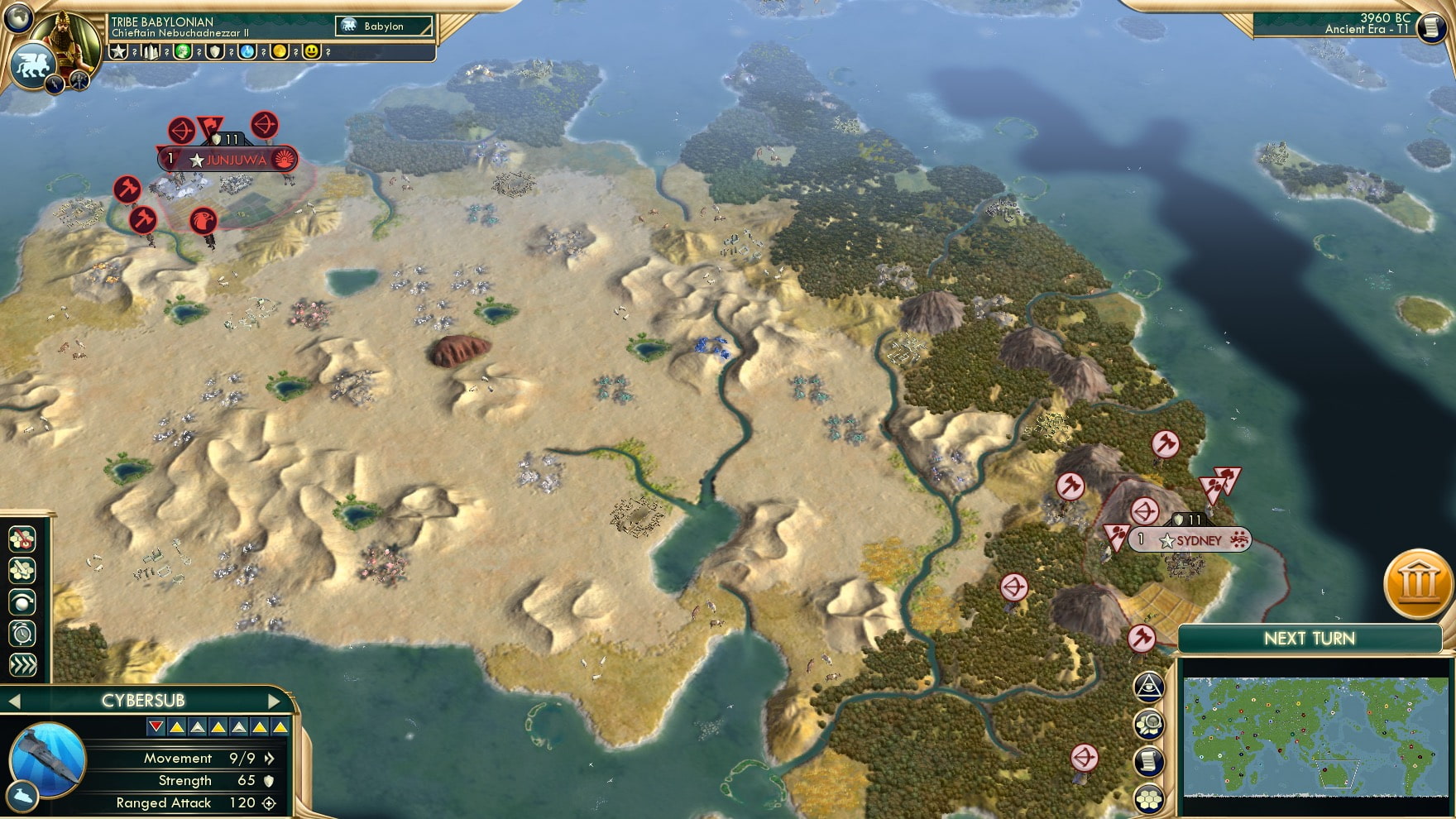The height and width of the screenshot is (819, 1456).
Task: Open the Babylon civilization dropdown
Action: [382, 26]
